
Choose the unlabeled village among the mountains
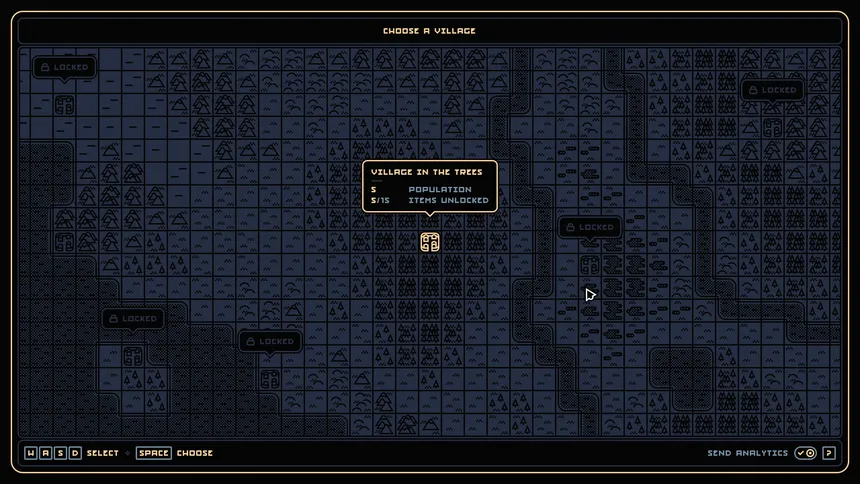64,241
